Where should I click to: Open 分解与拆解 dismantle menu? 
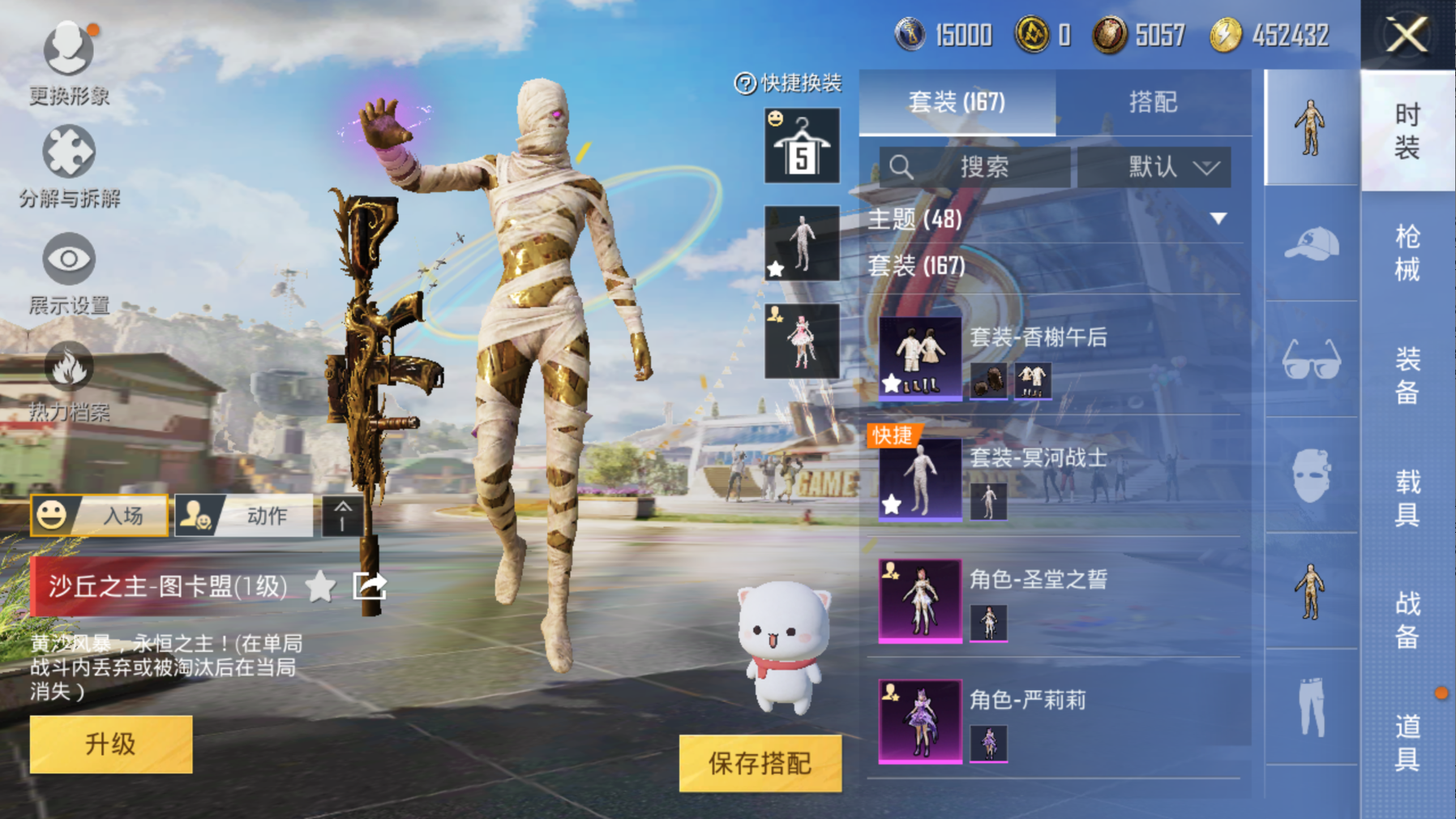tap(69, 165)
